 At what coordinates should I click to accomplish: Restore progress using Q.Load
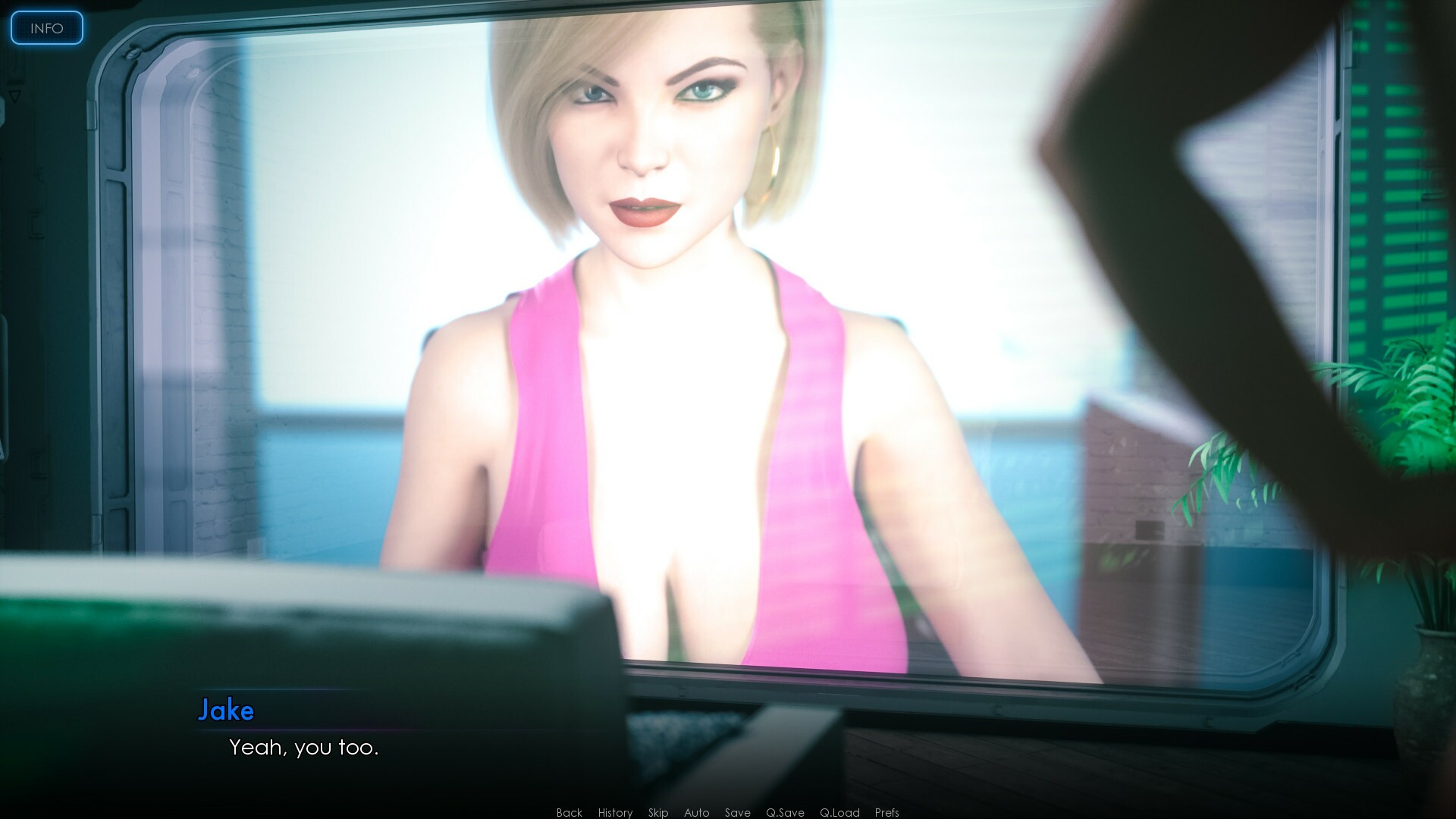pyautogui.click(x=839, y=812)
